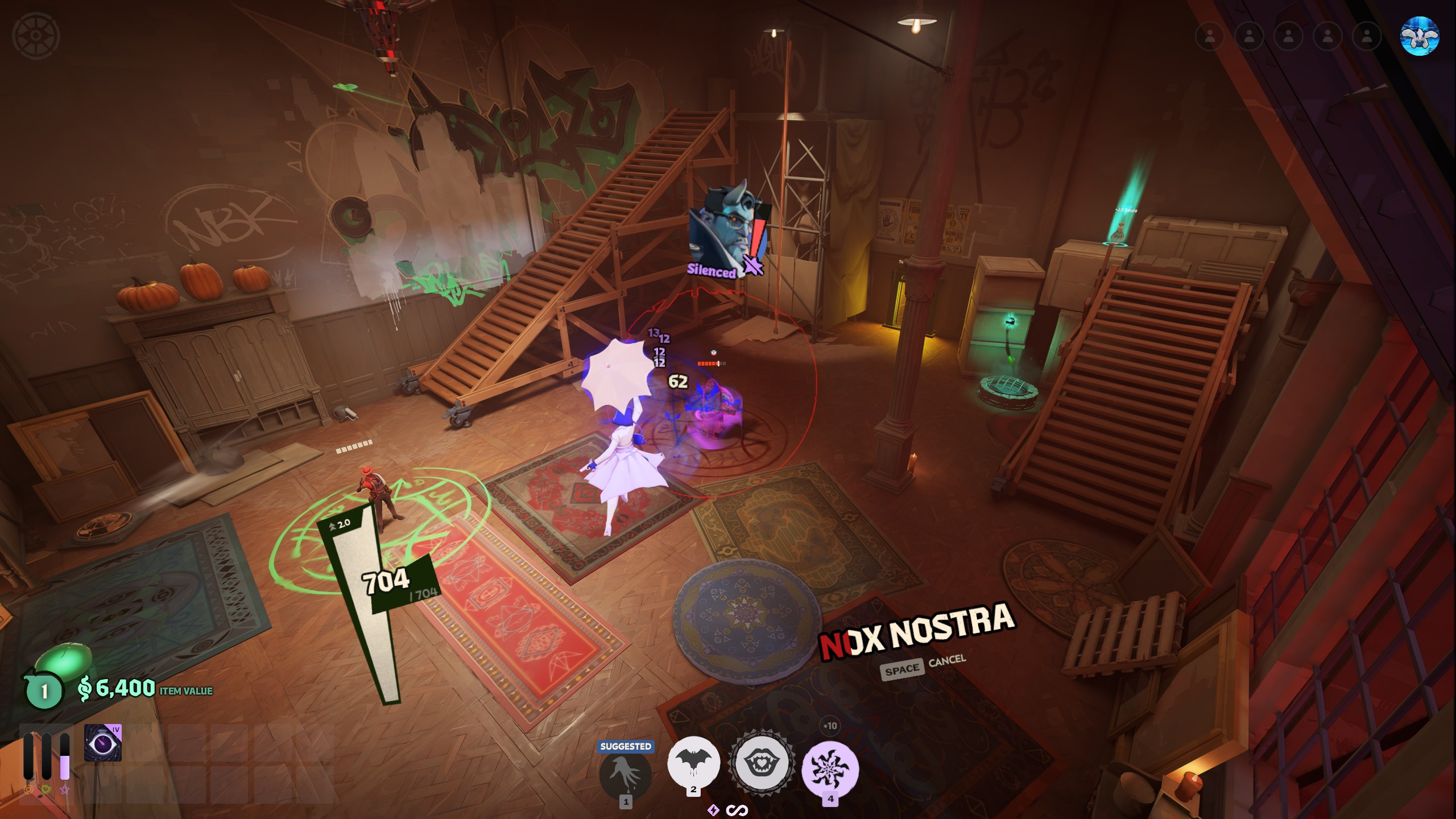
Task: Activate the bat ability
Action: coord(693,762)
